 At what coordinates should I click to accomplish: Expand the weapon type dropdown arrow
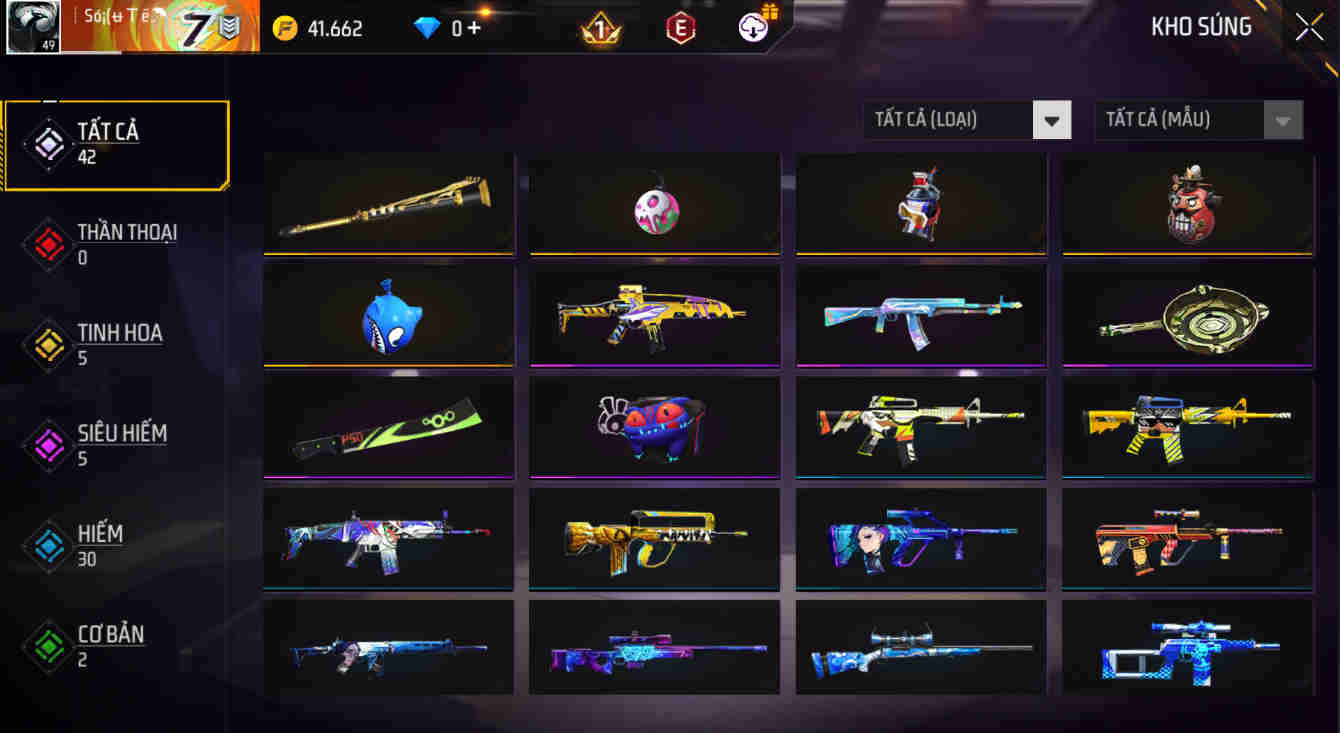click(1052, 120)
